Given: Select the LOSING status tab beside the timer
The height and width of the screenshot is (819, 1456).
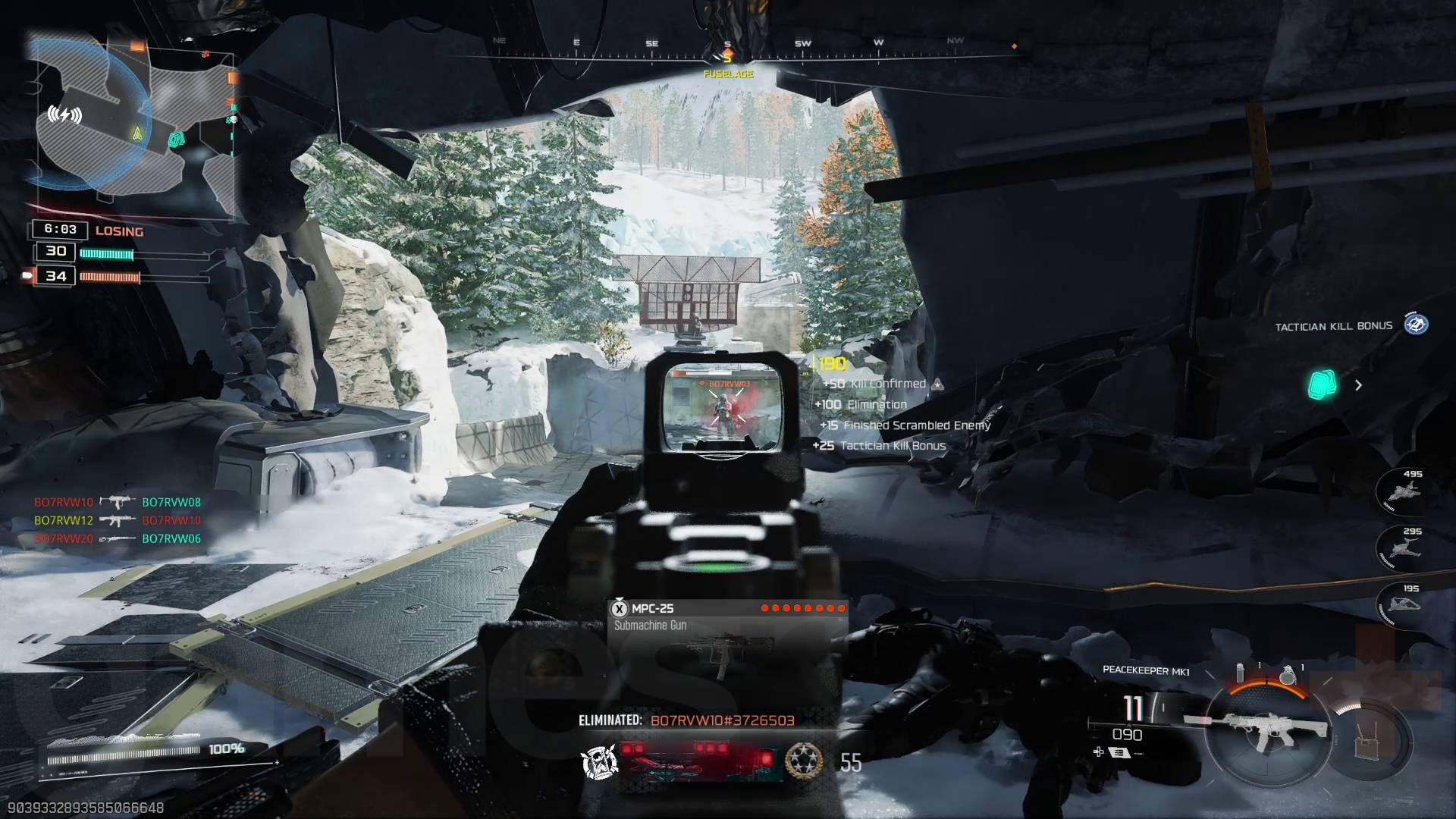Looking at the screenshot, I should coord(118,231).
